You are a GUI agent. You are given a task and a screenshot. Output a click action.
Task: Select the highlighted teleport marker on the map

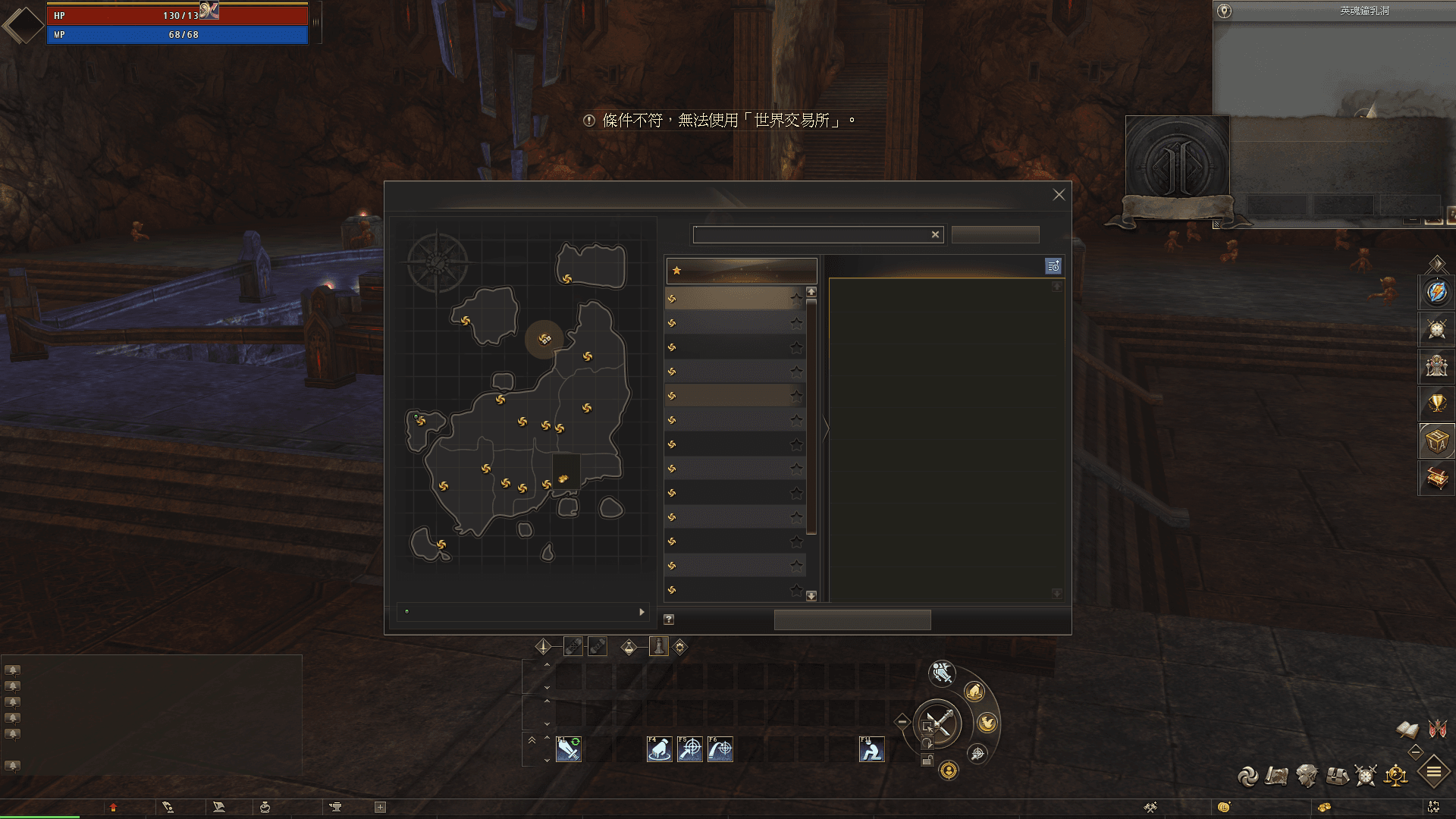544,339
